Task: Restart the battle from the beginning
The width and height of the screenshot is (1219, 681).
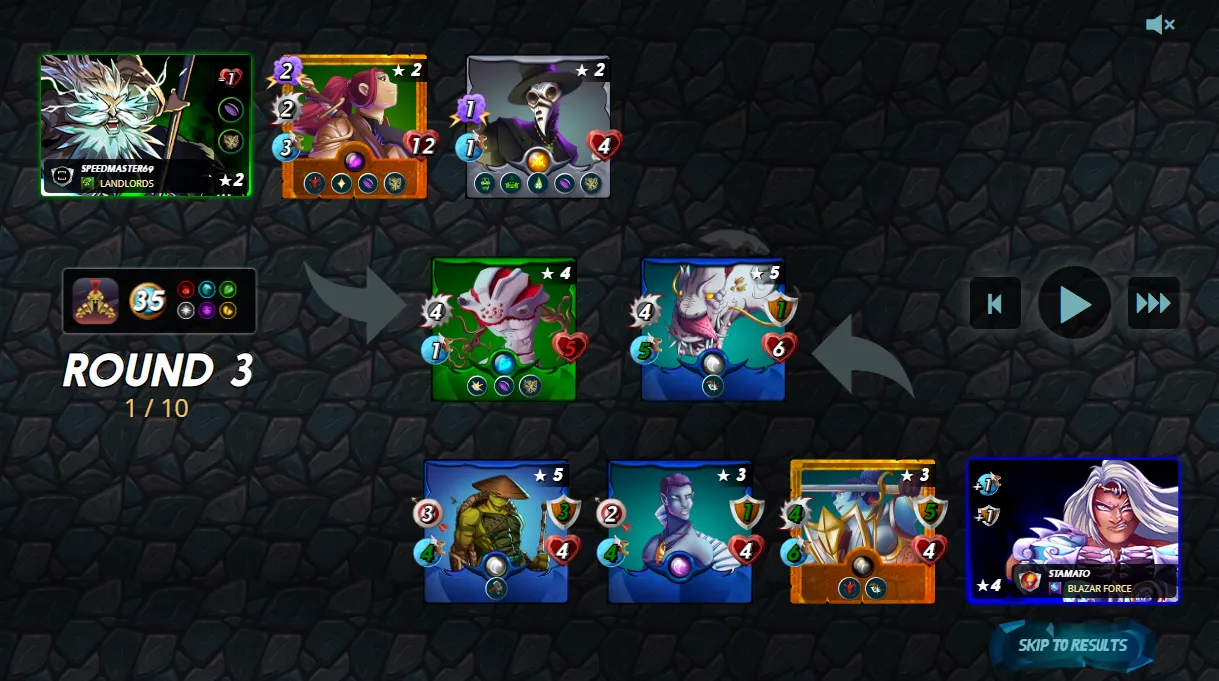Action: click(995, 303)
